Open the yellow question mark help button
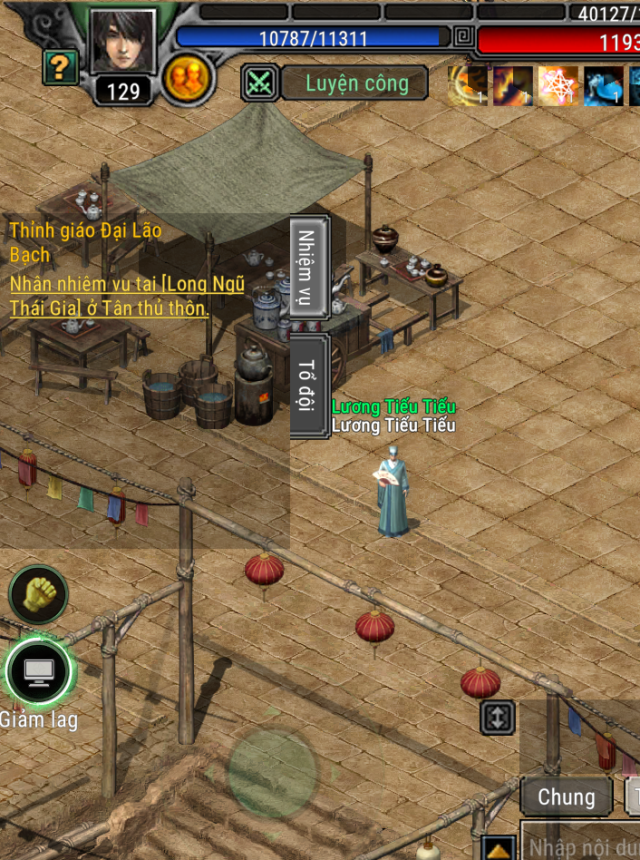 pyautogui.click(x=60, y=68)
